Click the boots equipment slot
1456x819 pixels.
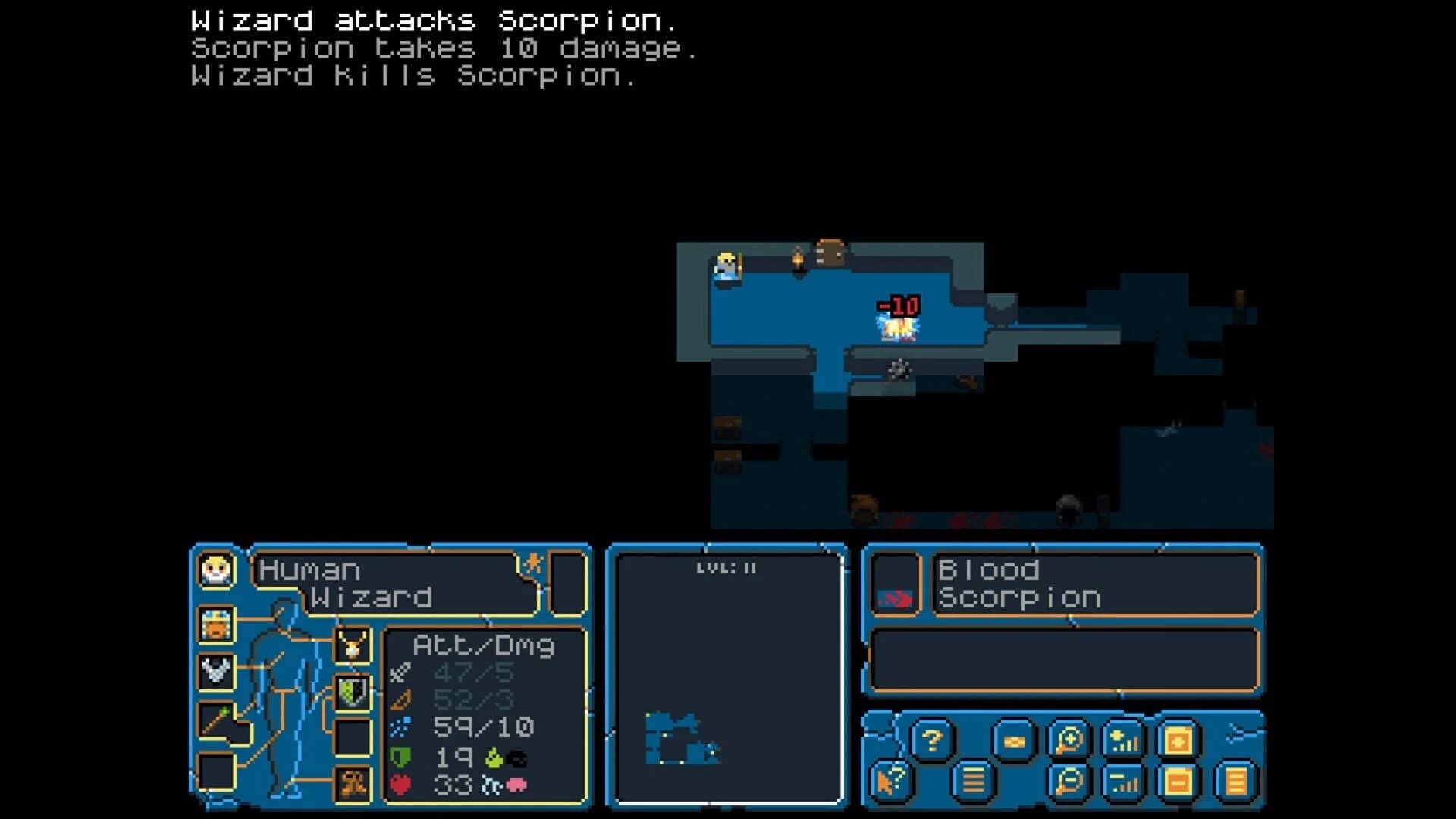[x=353, y=785]
